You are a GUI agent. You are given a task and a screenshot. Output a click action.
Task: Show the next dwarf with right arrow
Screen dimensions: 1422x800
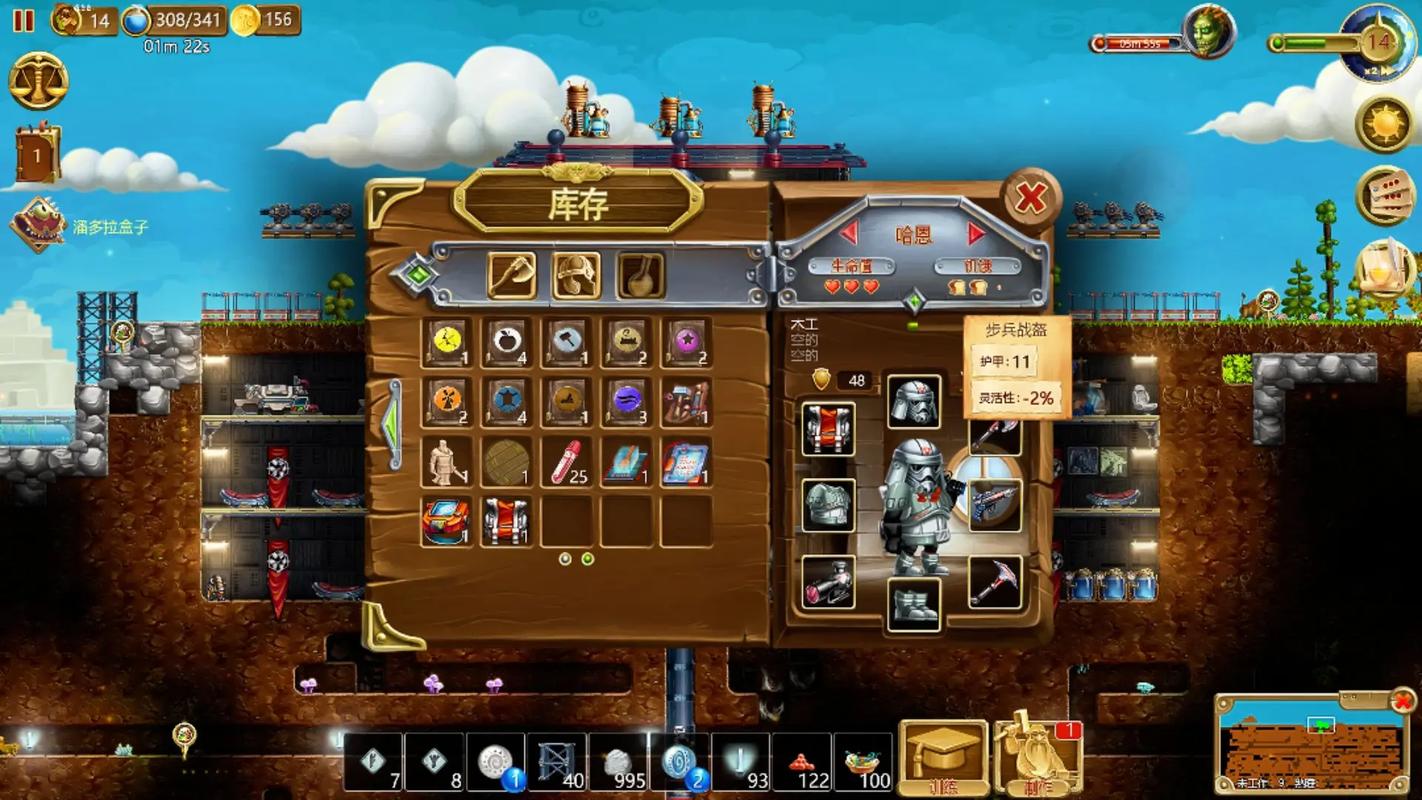click(x=976, y=234)
